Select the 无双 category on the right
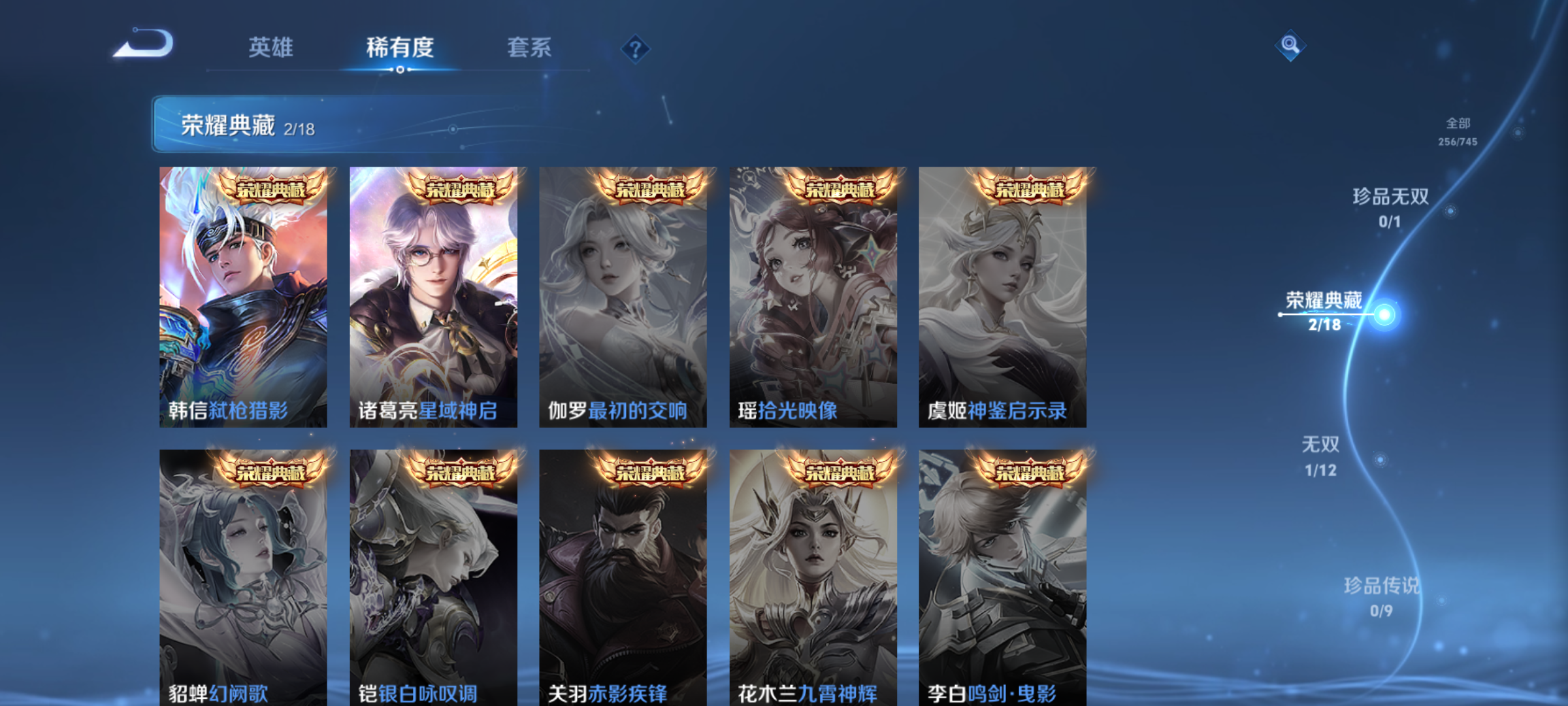 (1319, 445)
